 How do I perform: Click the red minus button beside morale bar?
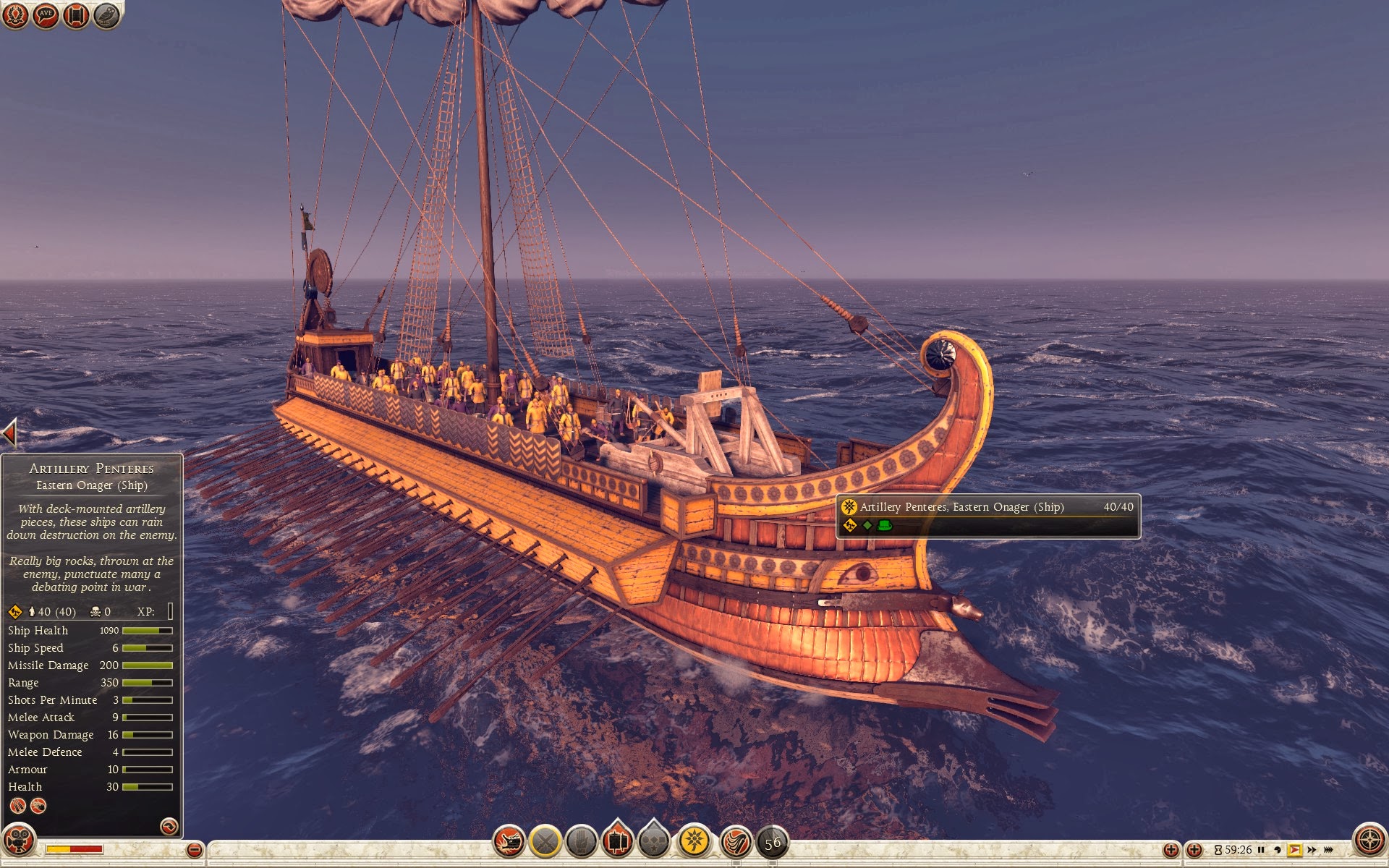coord(194,850)
